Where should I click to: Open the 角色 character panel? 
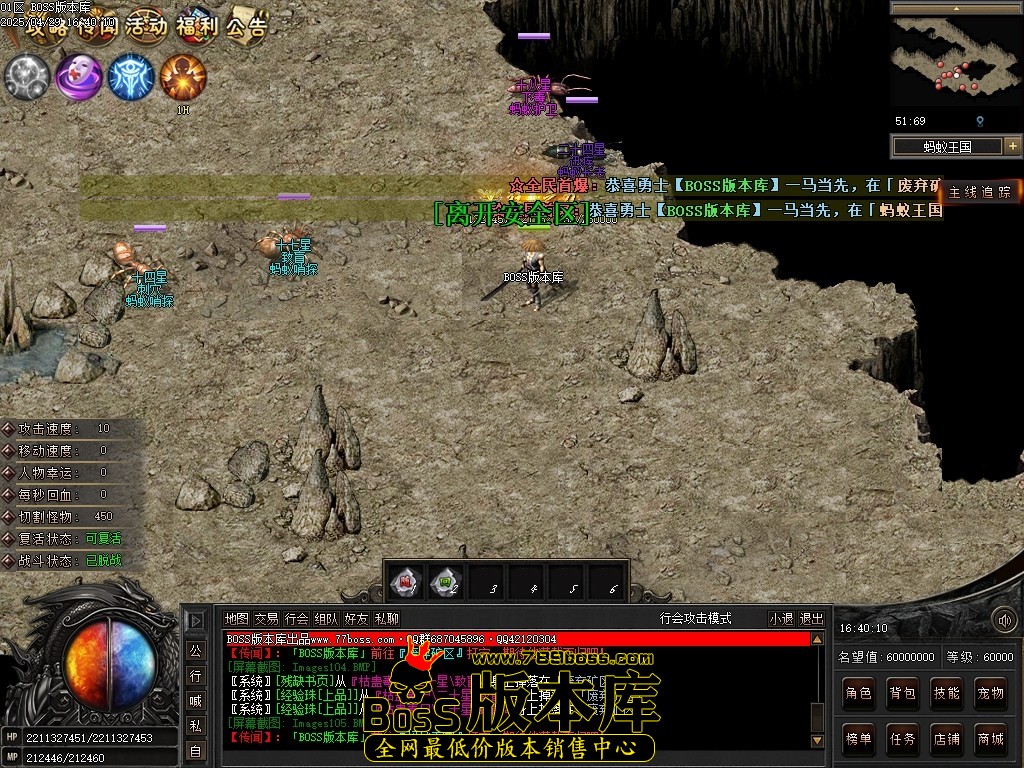pos(858,693)
